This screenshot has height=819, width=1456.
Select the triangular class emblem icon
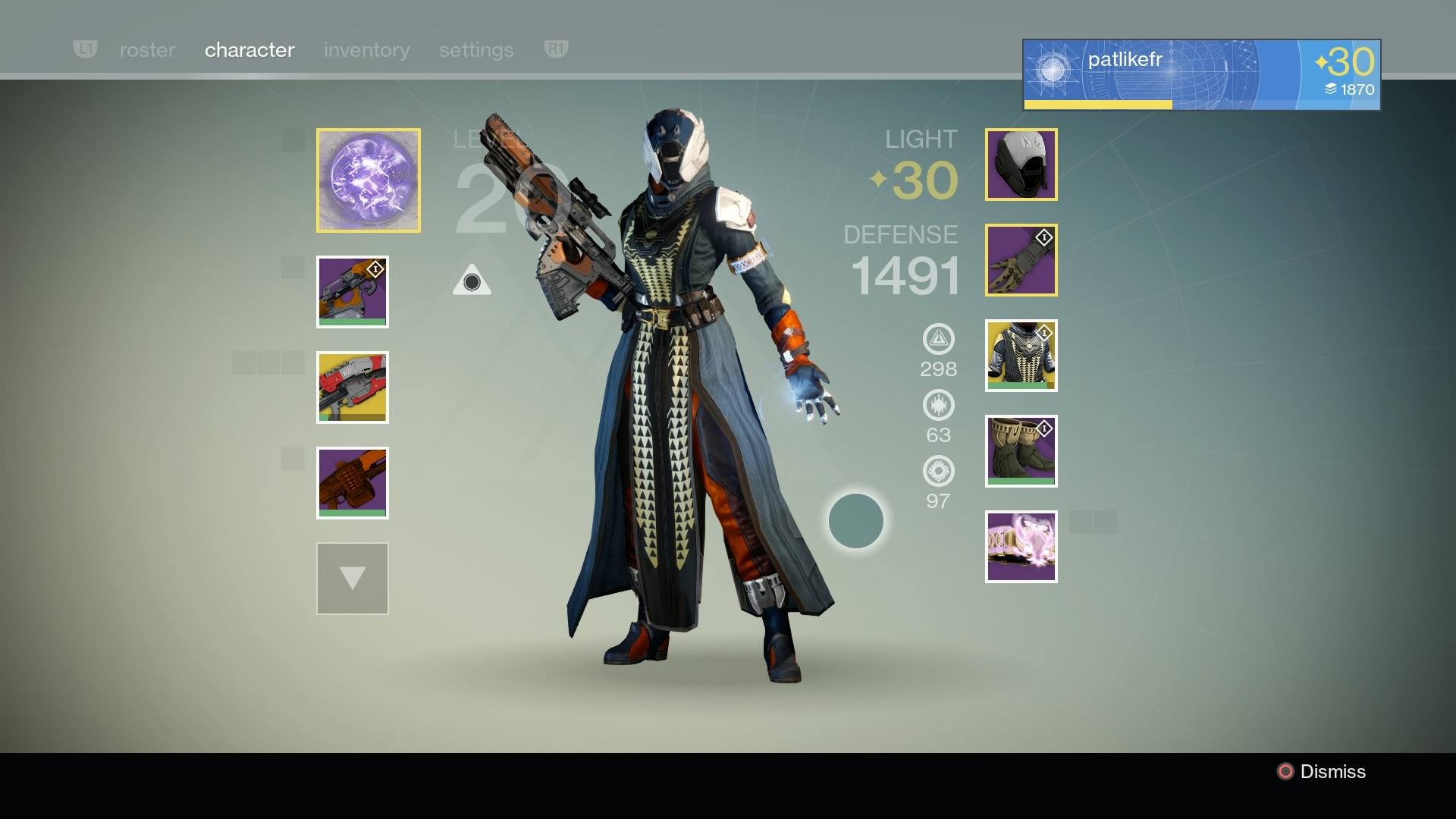pos(472,281)
